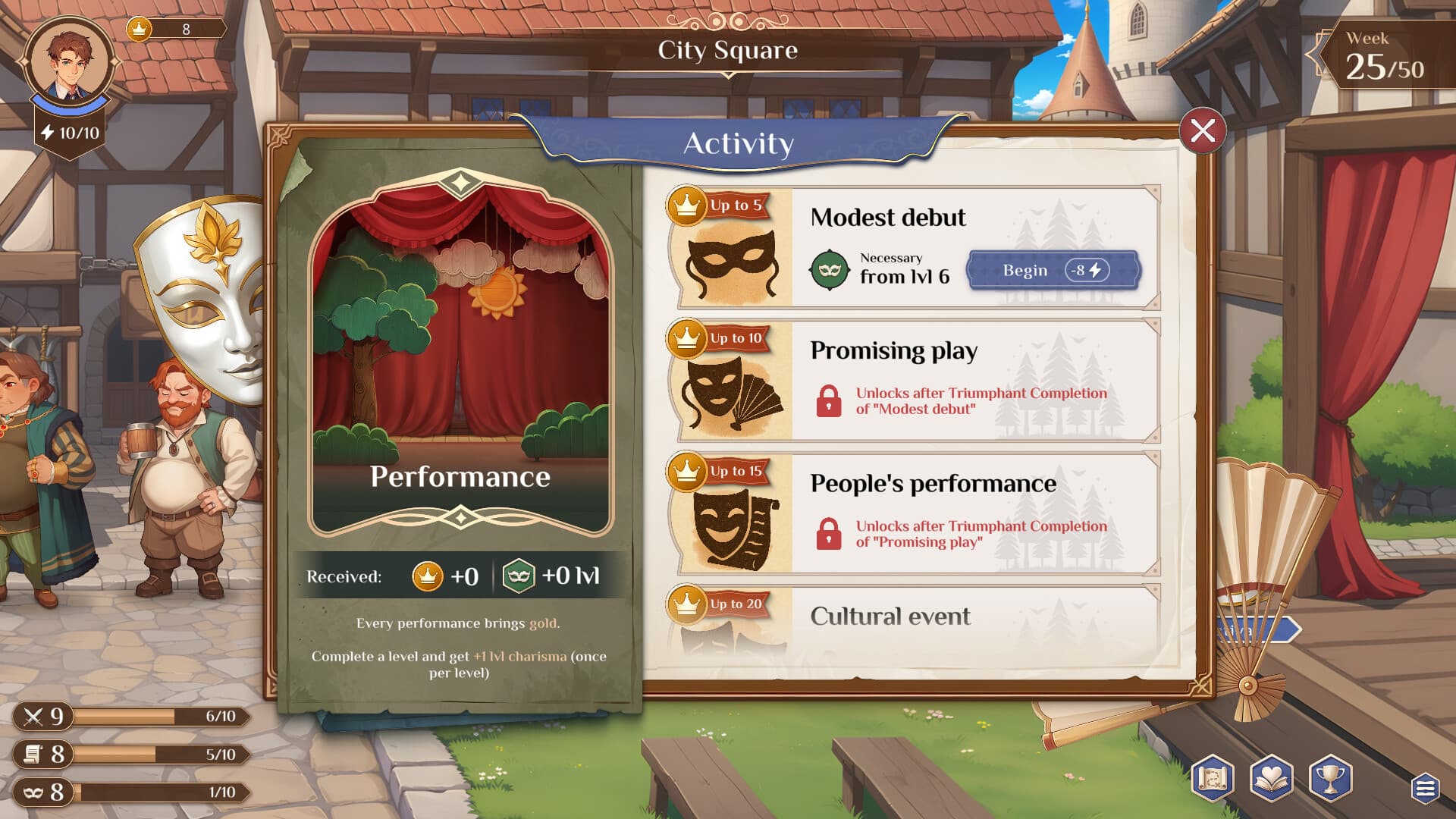Open the map scroll icon
The height and width of the screenshot is (819, 1456).
pyautogui.click(x=1213, y=779)
